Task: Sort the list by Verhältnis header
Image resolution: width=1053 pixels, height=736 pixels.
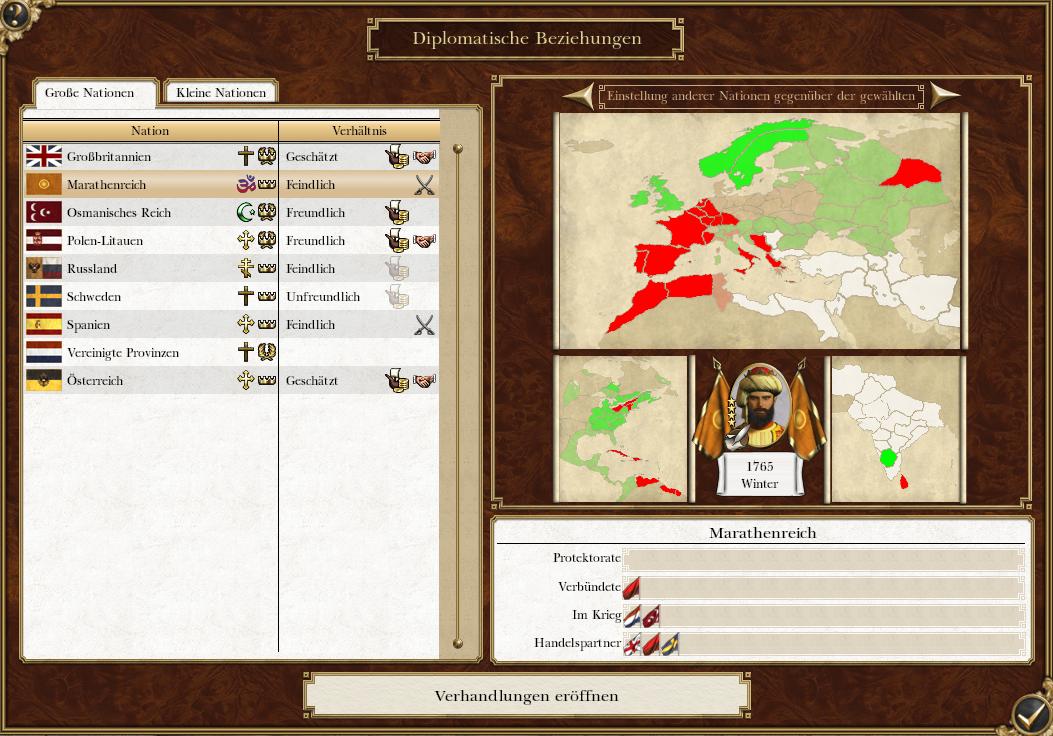Action: [x=359, y=131]
